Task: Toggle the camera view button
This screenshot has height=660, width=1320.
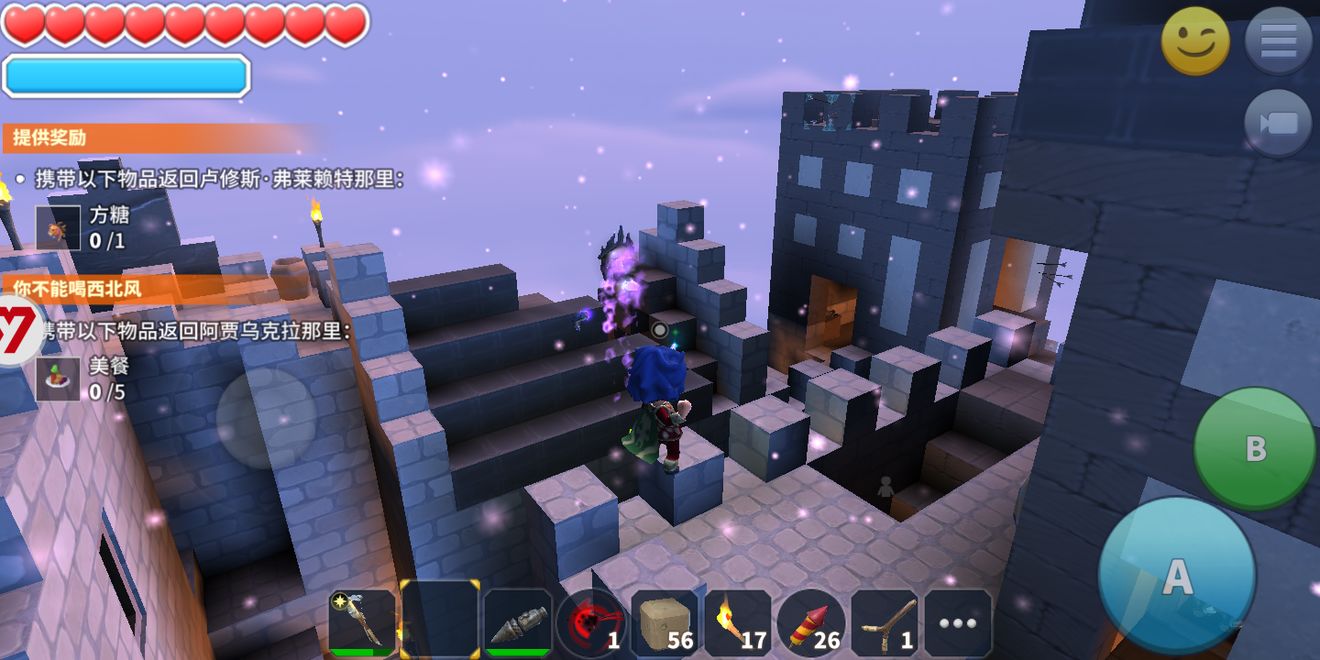Action: click(1278, 123)
